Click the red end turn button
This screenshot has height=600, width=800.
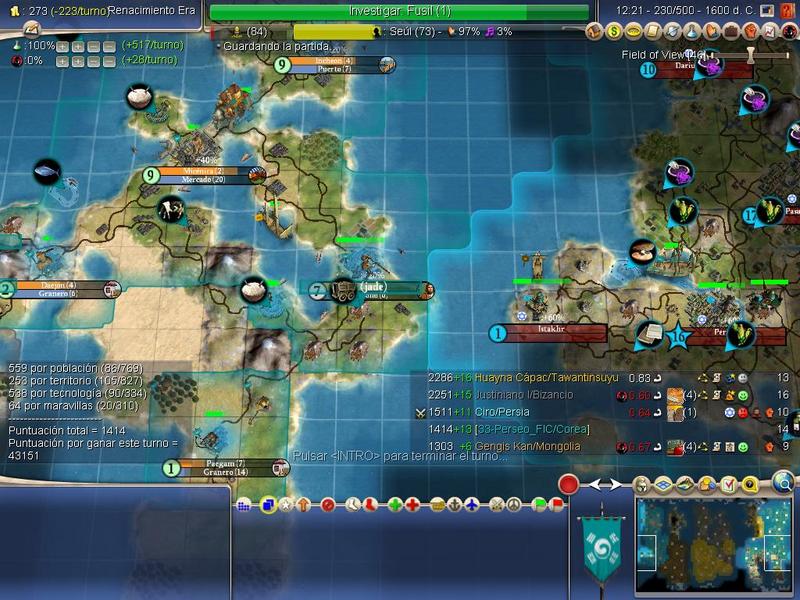pyautogui.click(x=569, y=485)
